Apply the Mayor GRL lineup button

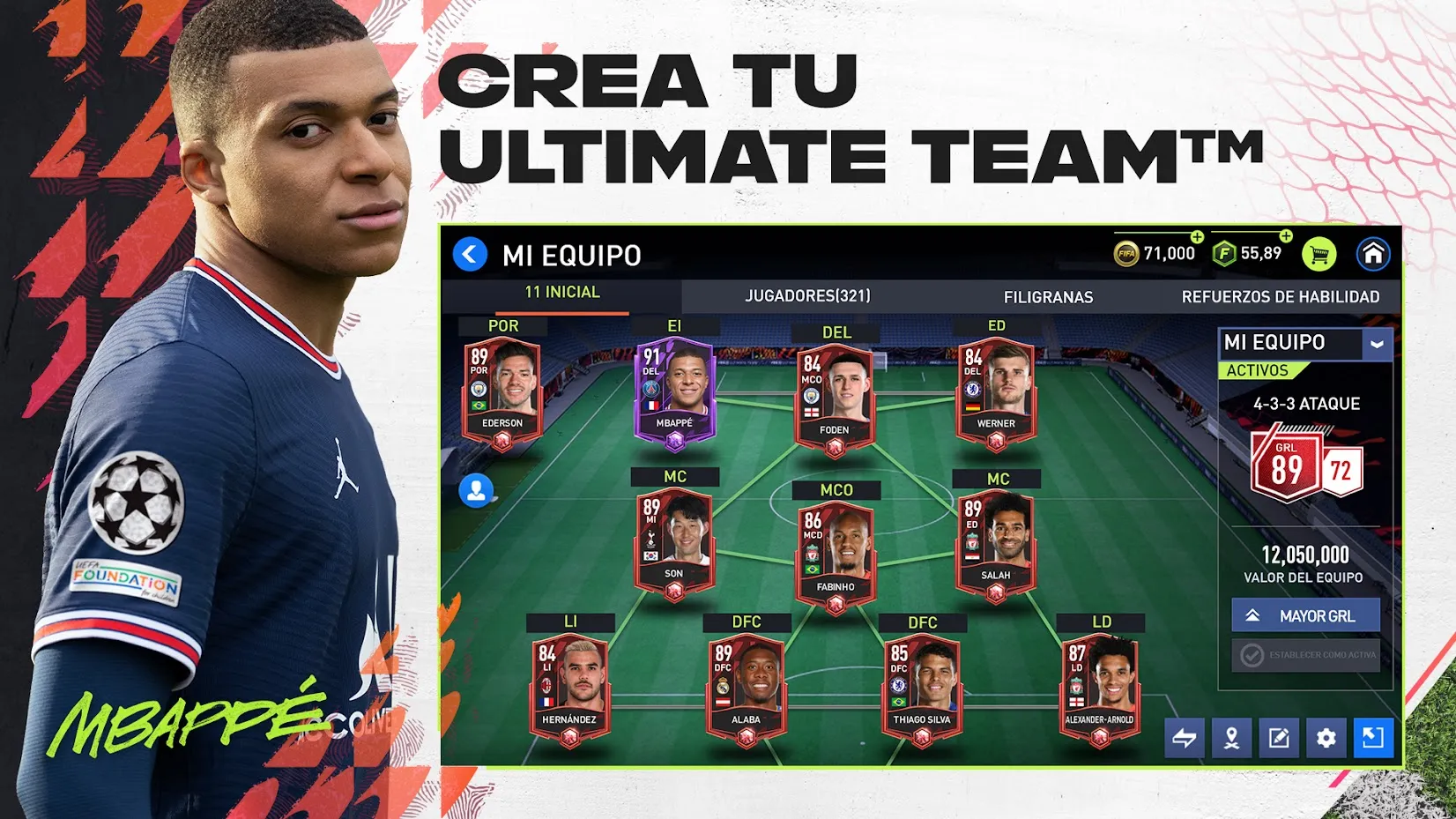(x=1305, y=616)
